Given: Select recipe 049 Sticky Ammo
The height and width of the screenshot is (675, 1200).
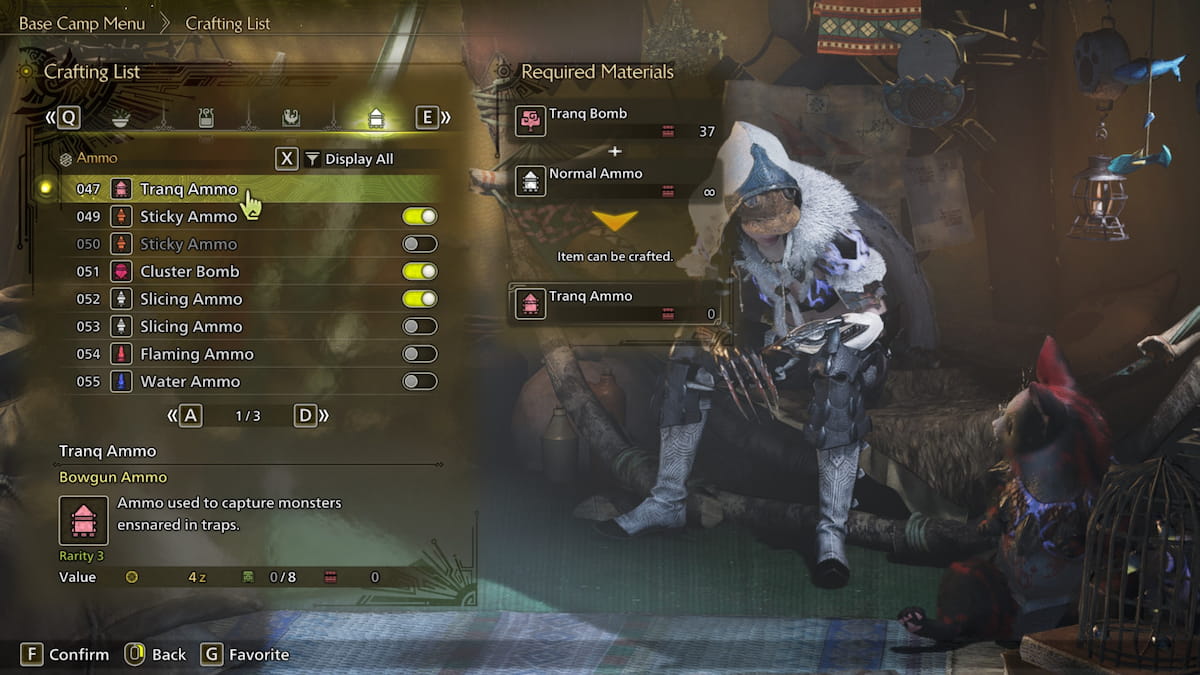Looking at the screenshot, I should (x=188, y=216).
